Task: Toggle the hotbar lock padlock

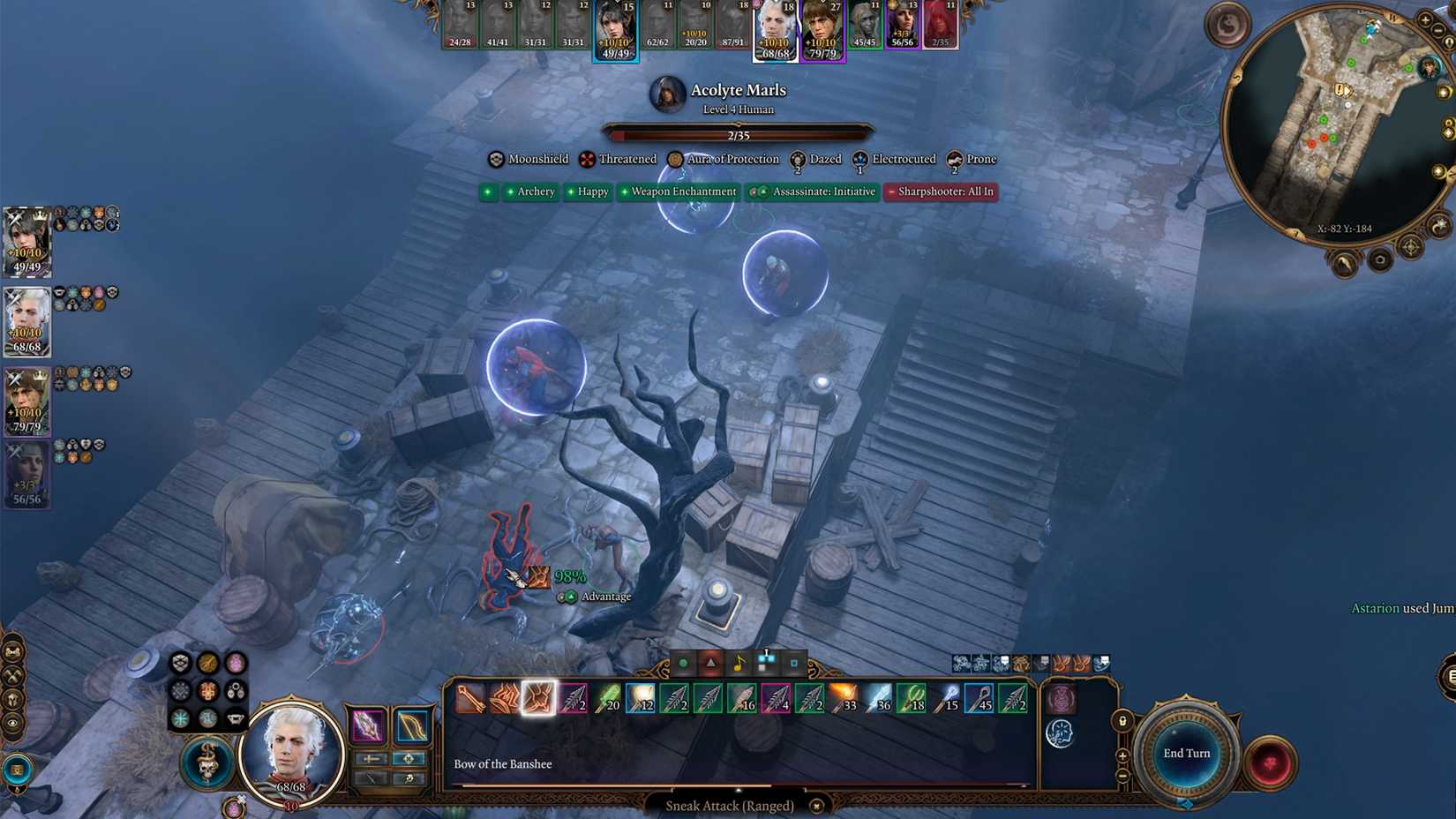Action: [1123, 722]
